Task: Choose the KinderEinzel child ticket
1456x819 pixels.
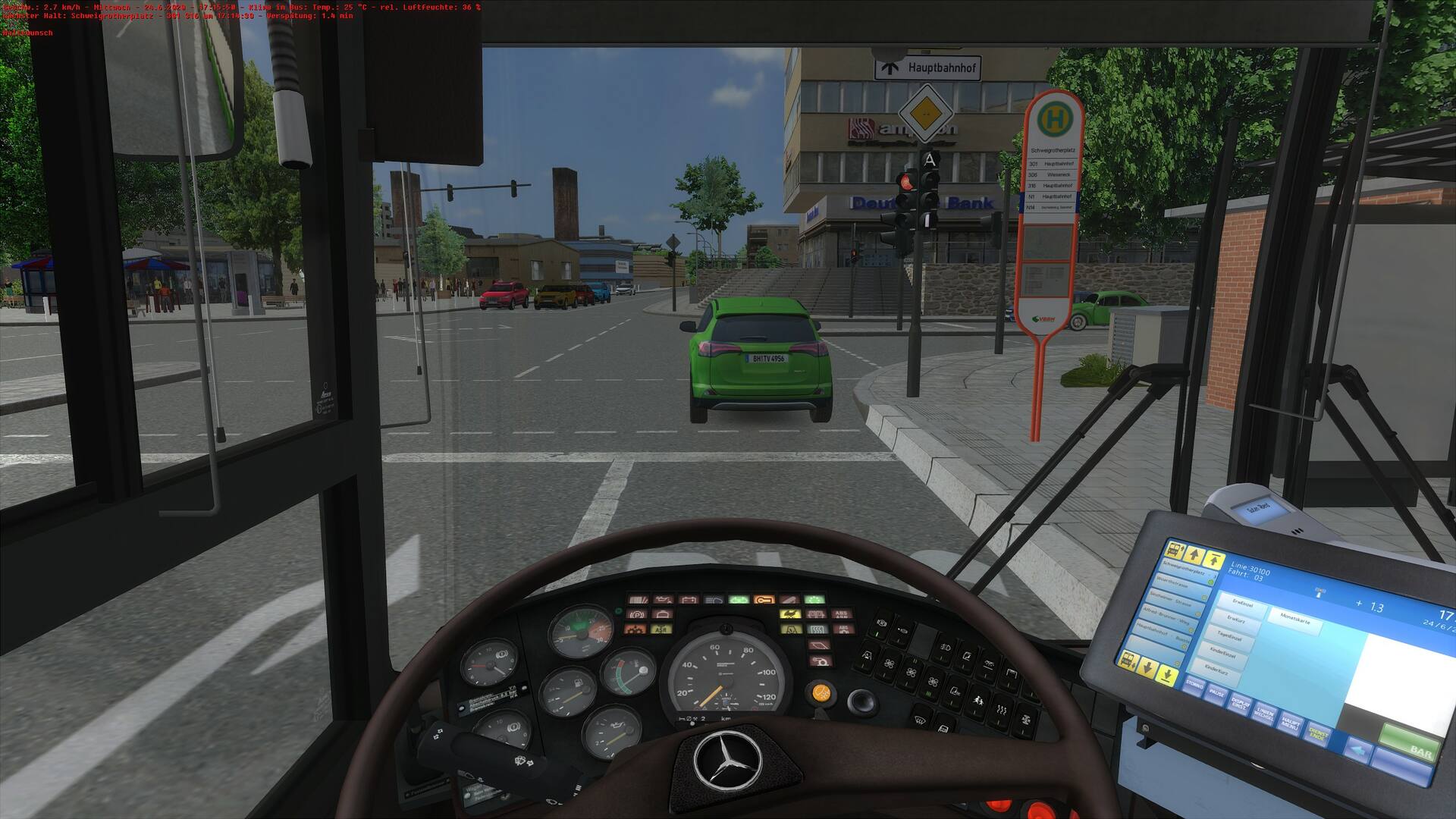Action: tap(1223, 654)
